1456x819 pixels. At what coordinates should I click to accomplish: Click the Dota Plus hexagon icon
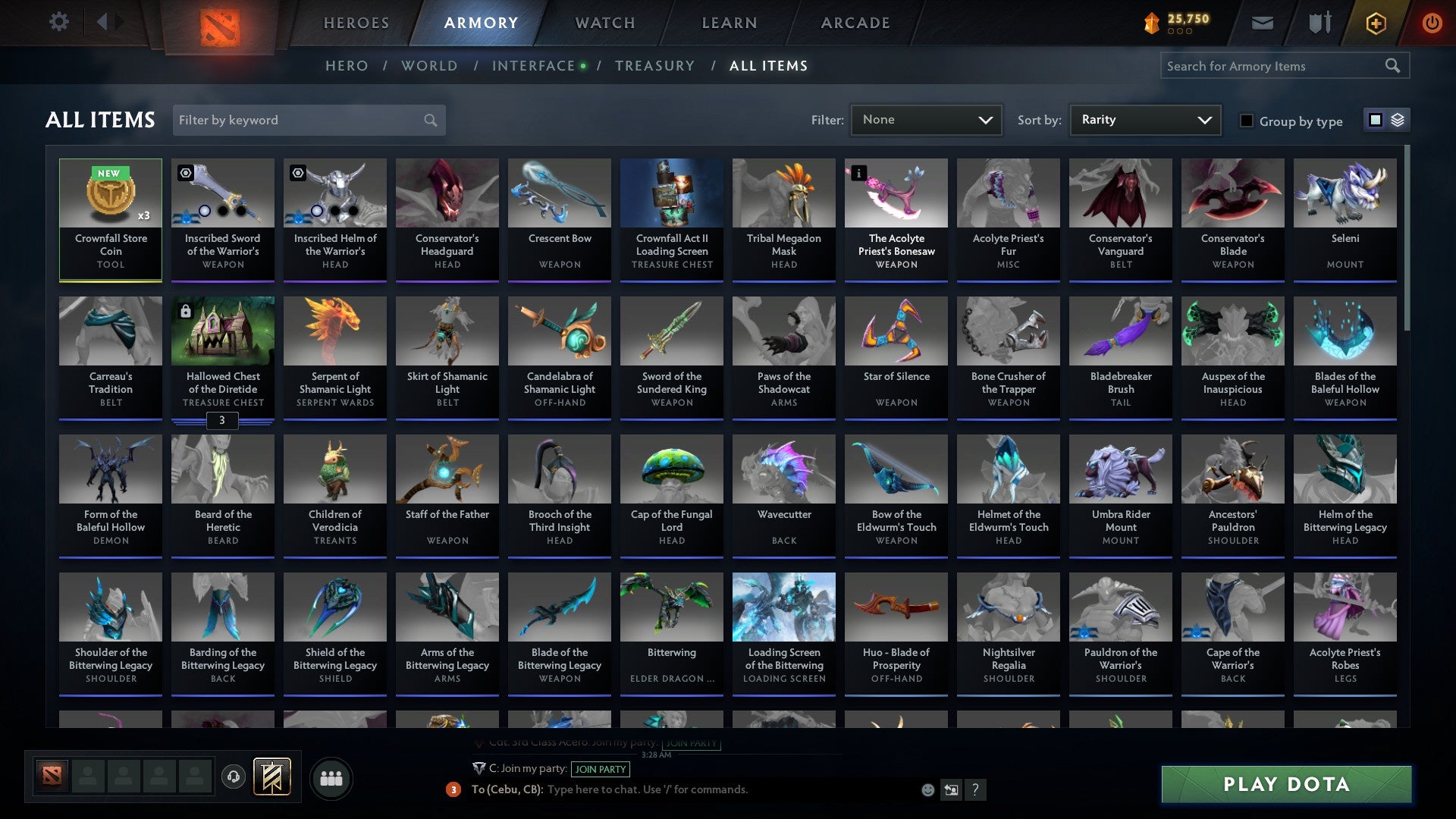click(x=1376, y=23)
